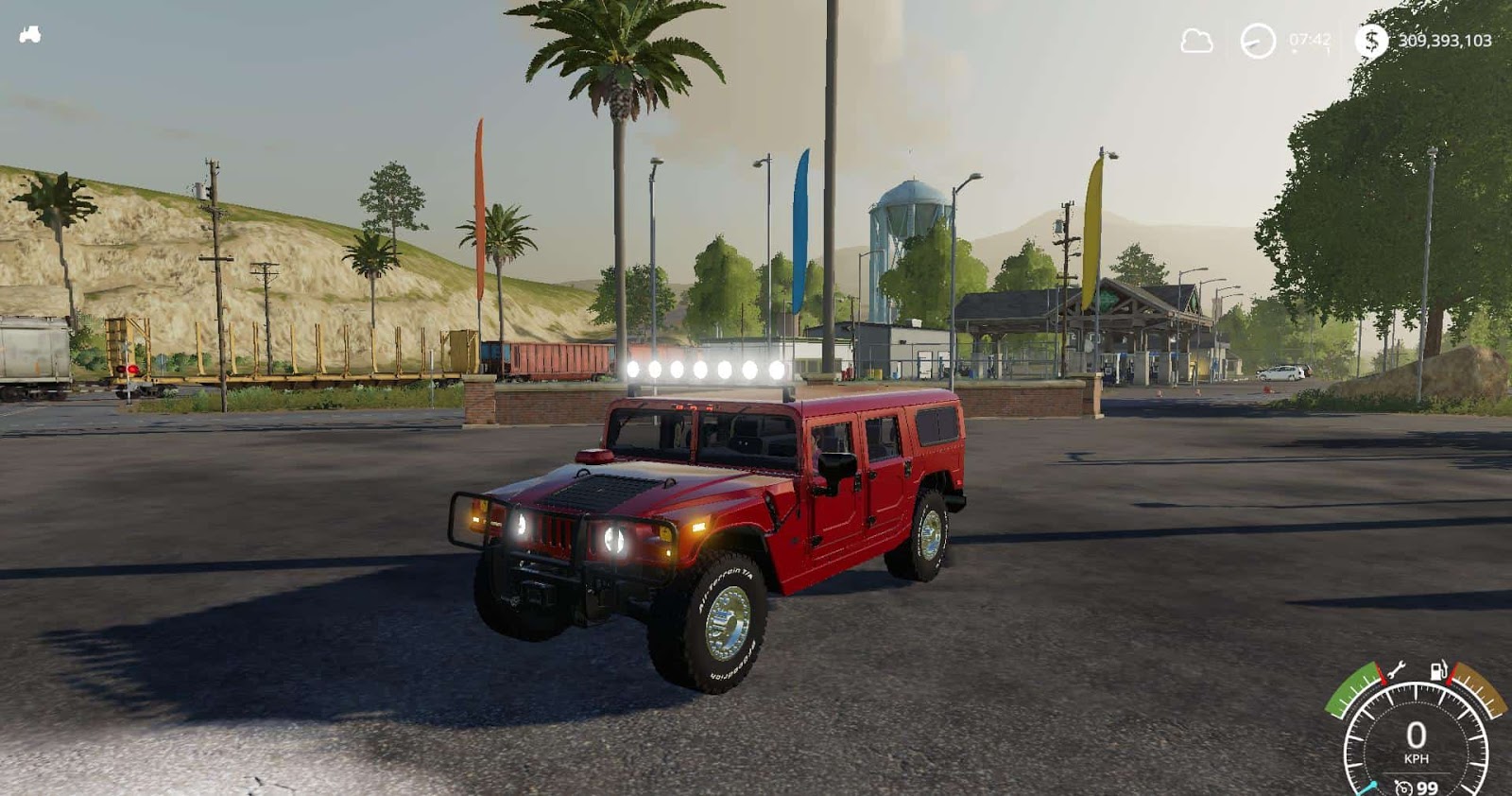Viewport: 1512px width, 796px height.
Task: Click the cruise control value 99
Action: point(1427,787)
